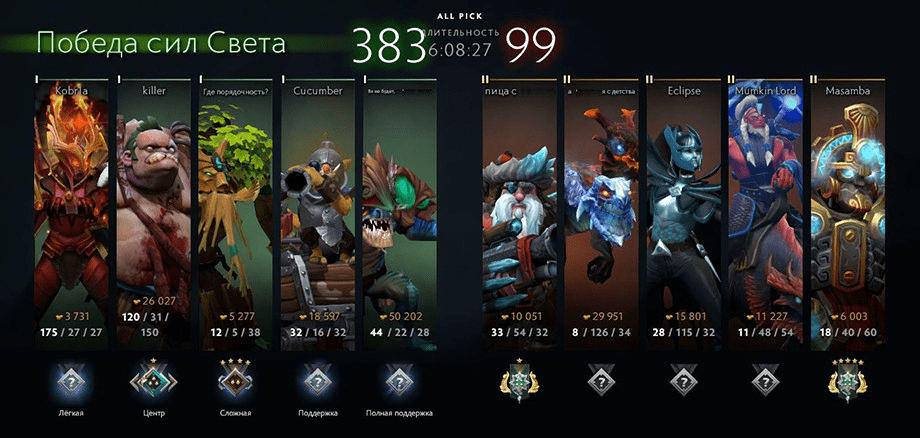Select the Tidehunter player card

tap(400, 205)
